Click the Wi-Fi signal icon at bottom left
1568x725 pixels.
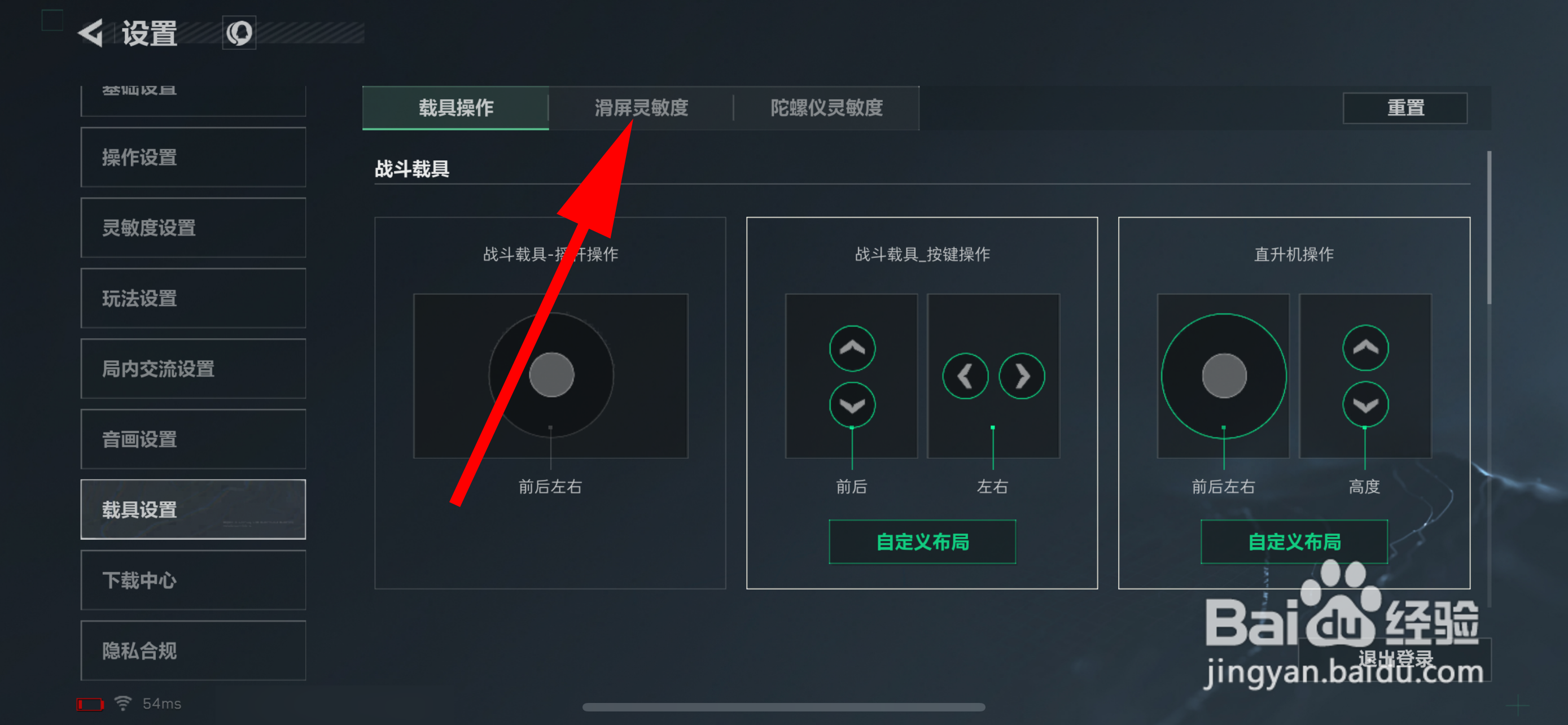point(122,702)
